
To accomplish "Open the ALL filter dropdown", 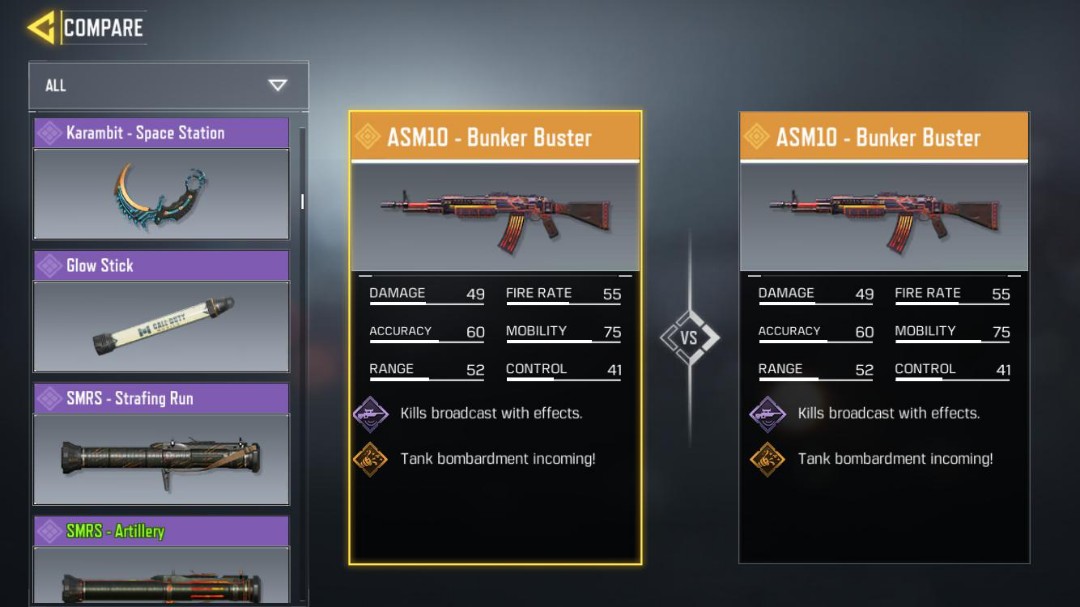I will [x=168, y=86].
